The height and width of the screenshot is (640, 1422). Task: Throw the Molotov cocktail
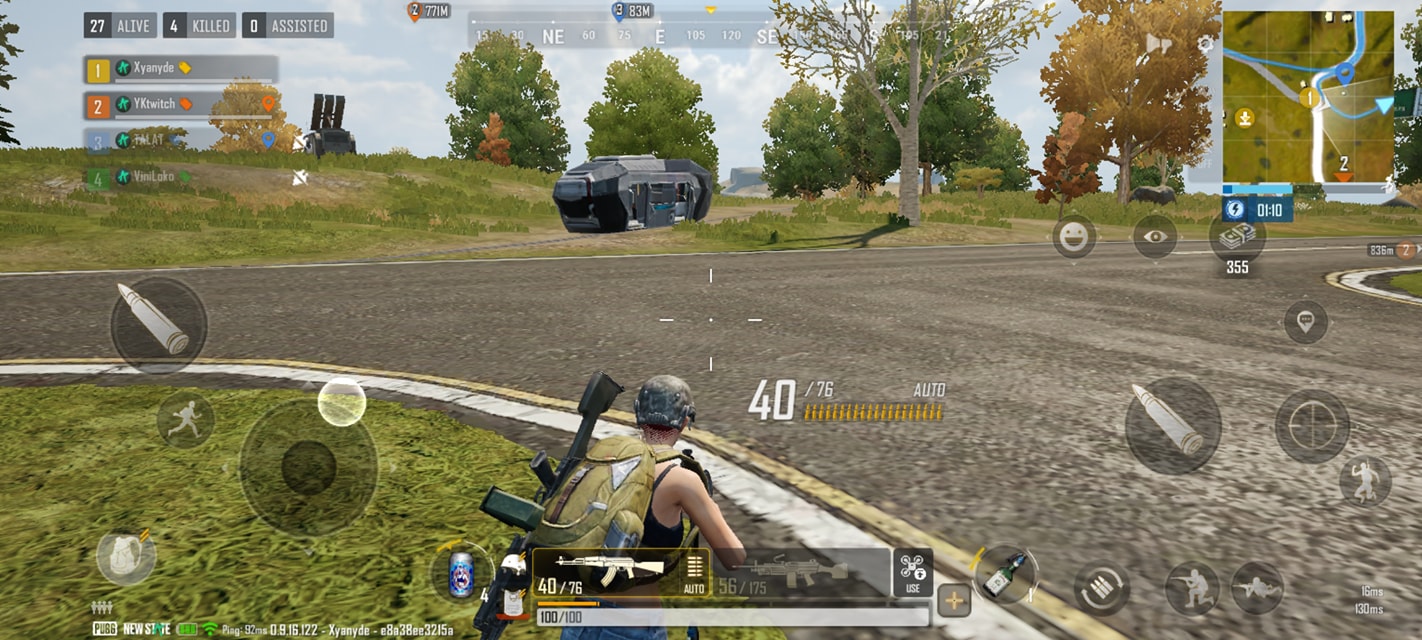[x=1004, y=575]
